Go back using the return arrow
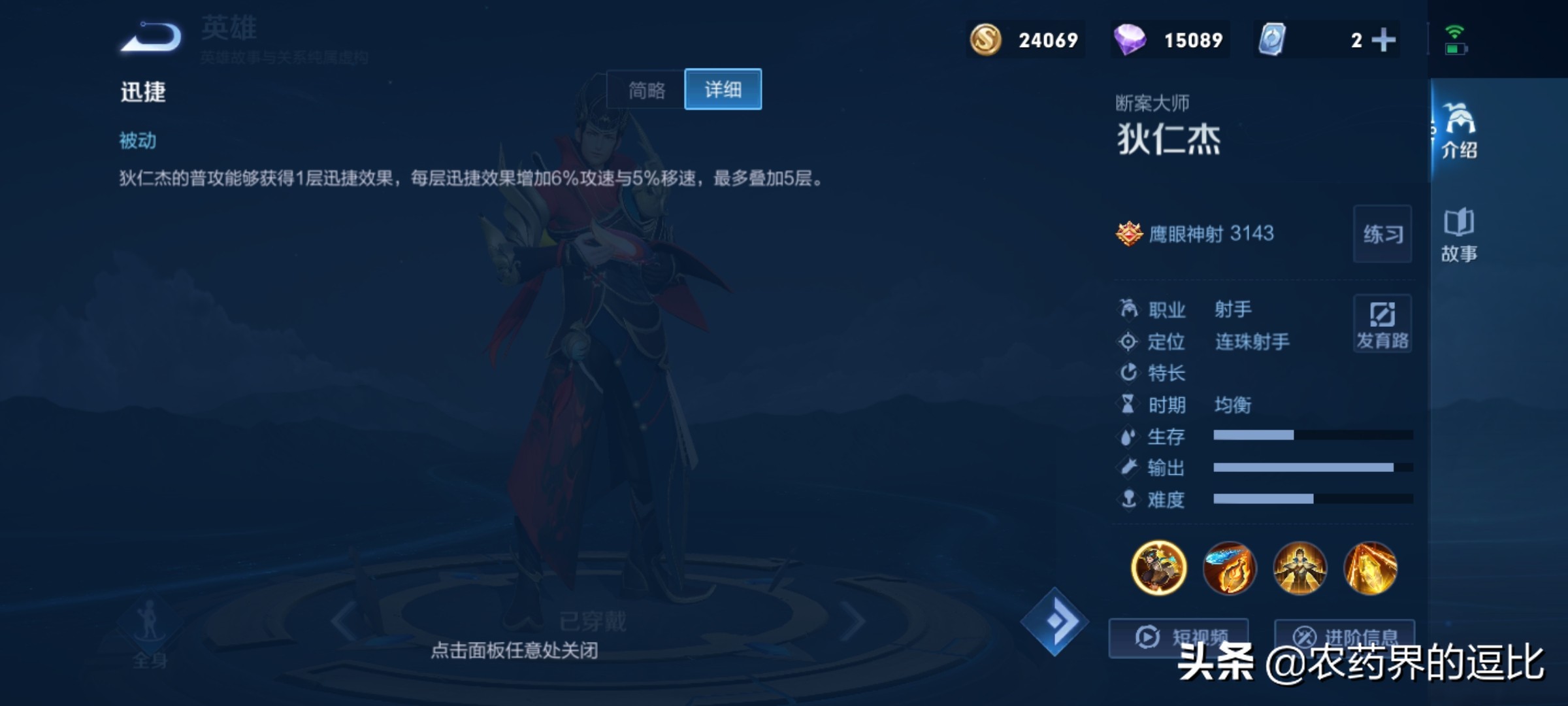 pos(152,37)
